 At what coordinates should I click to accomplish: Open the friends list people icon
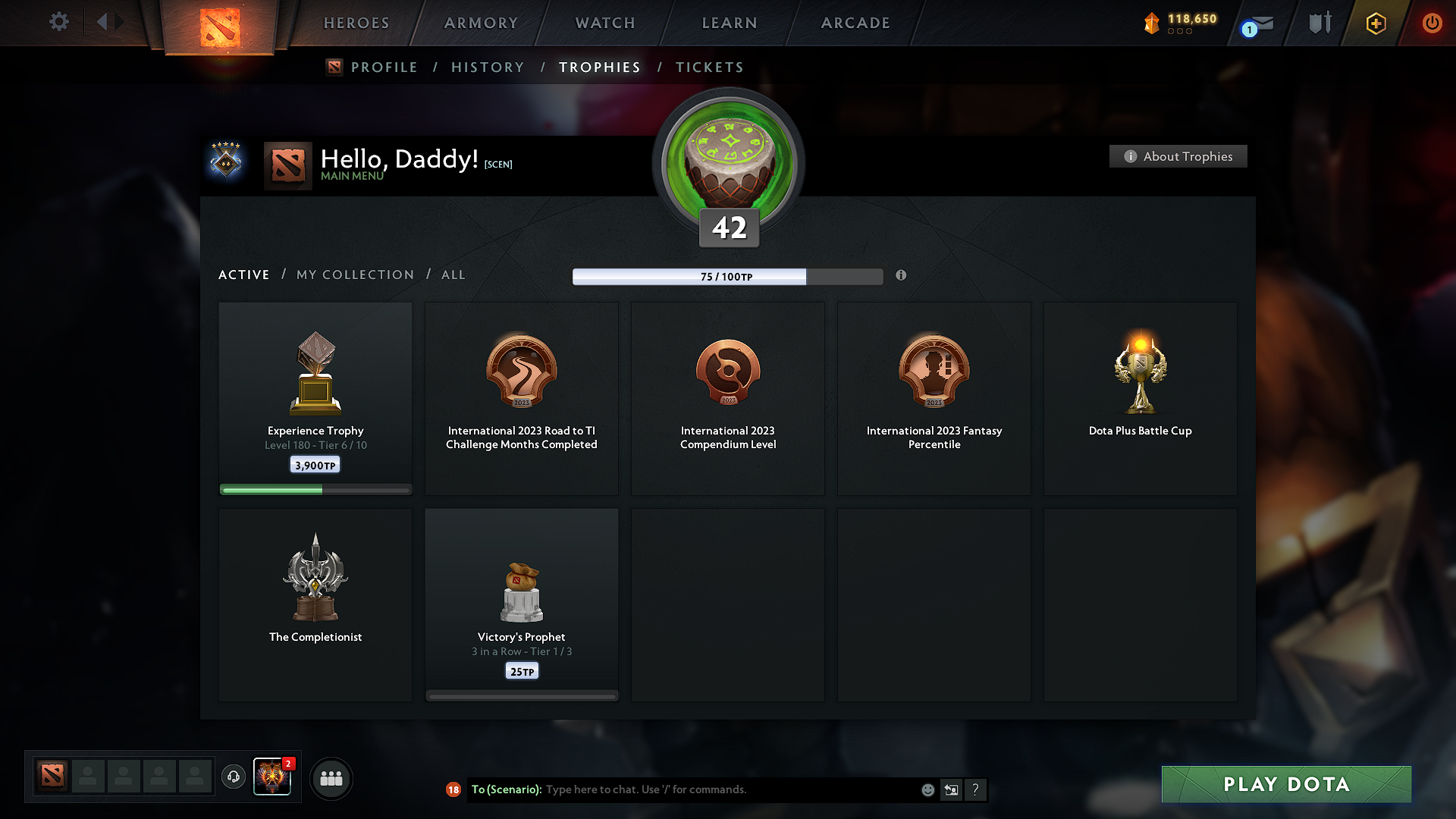tap(331, 778)
